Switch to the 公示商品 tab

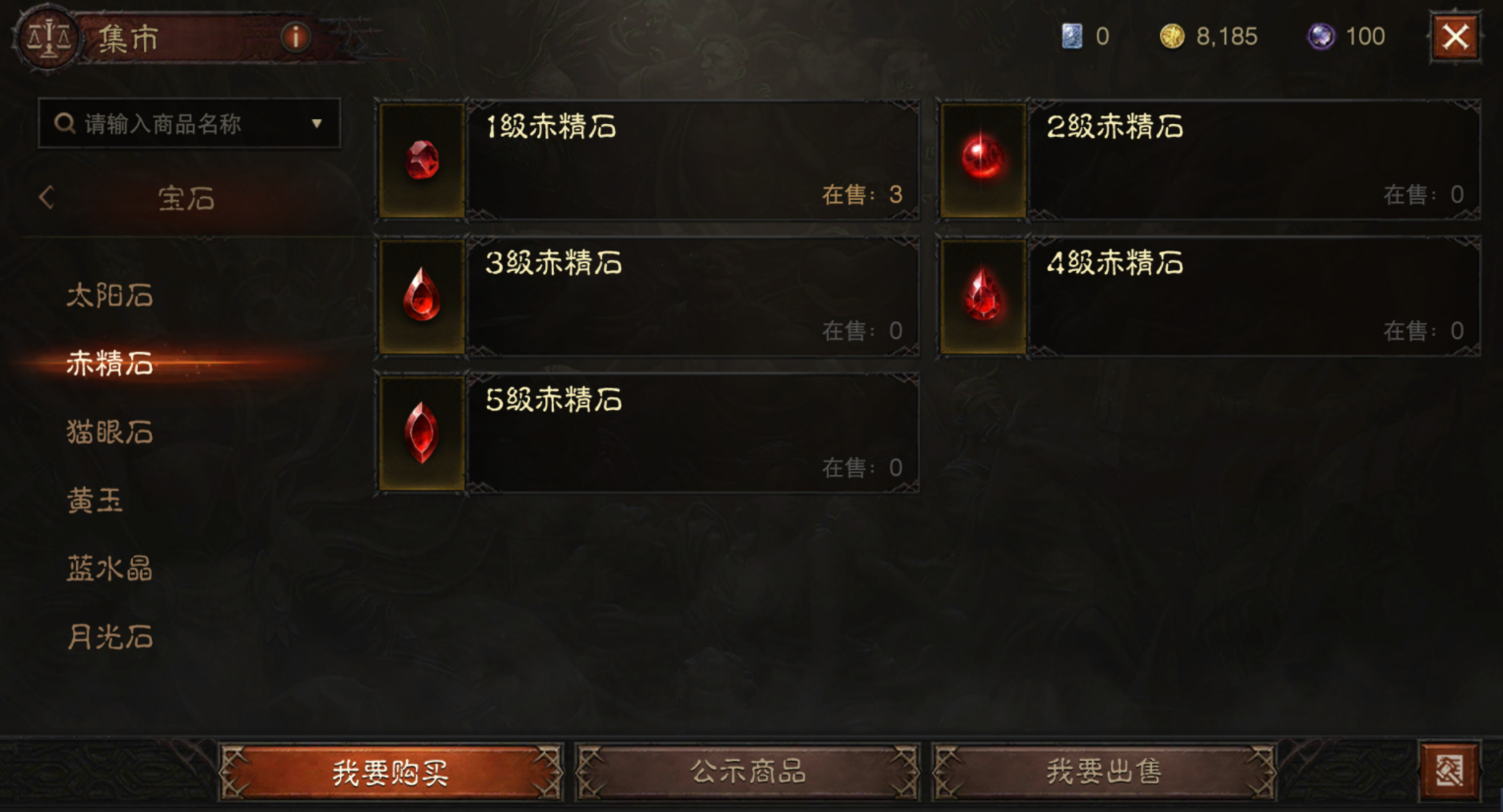coord(748,774)
